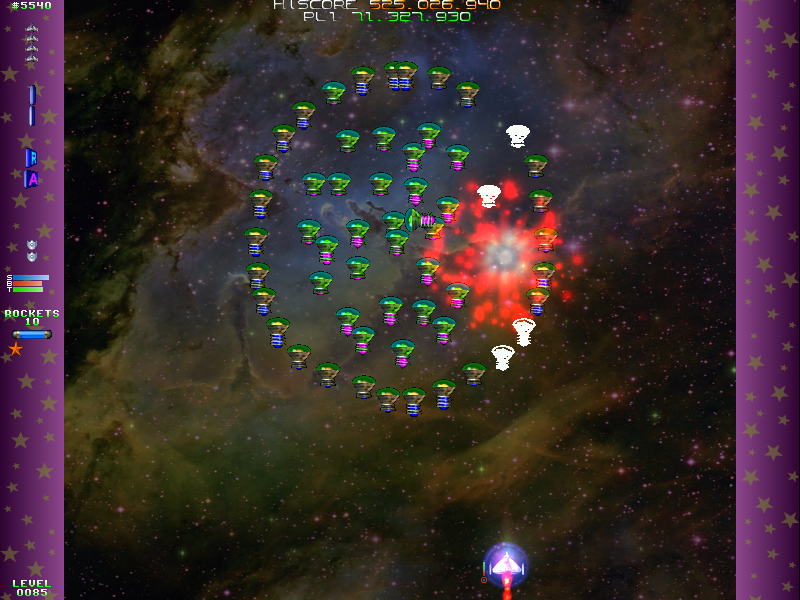The width and height of the screenshot is (800, 600).
Task: Select the blue R powerup icon
Action: pos(31,157)
